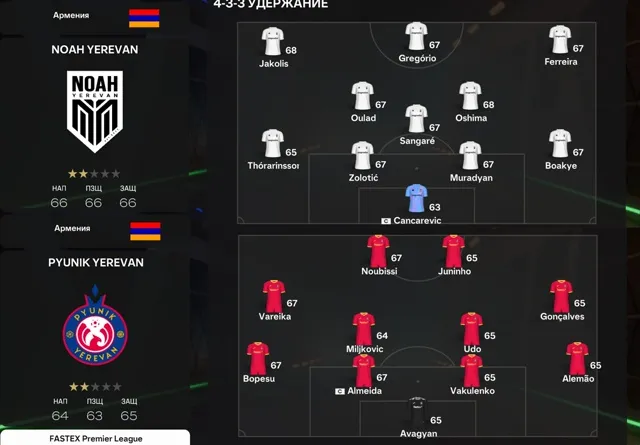Viewport: 640px width, 445px height.
Task: Pick Bopesu's shirt in the Pyunik lineup
Action: [x=257, y=357]
